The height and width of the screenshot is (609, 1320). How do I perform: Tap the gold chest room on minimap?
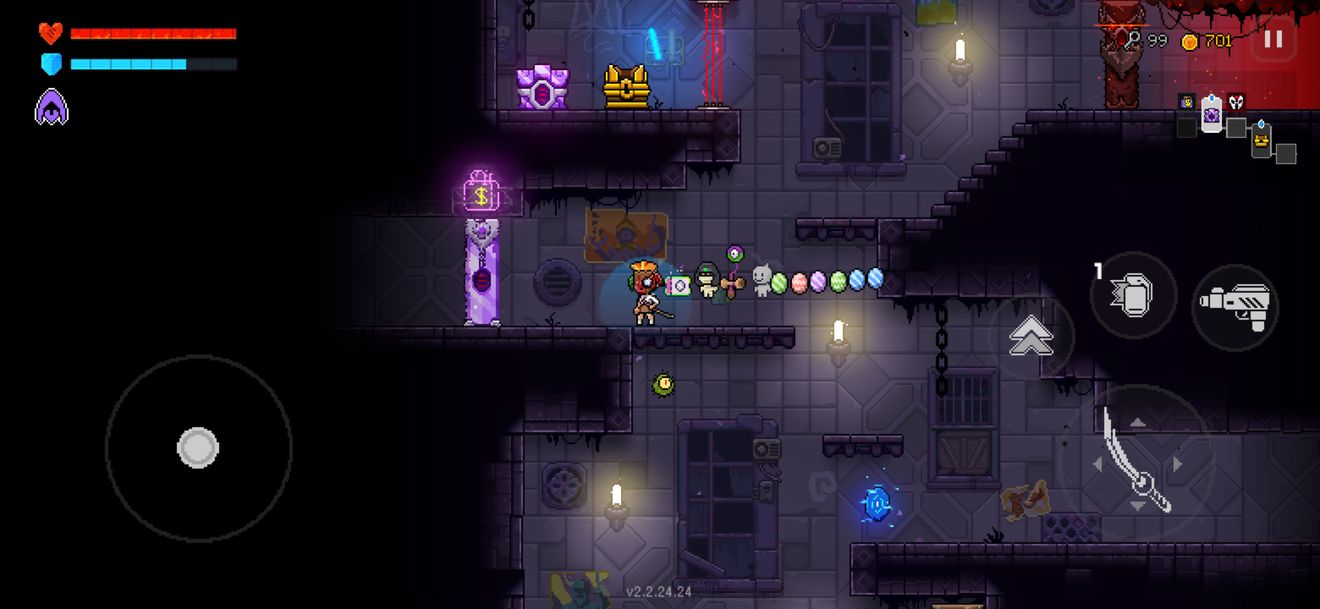(1261, 143)
